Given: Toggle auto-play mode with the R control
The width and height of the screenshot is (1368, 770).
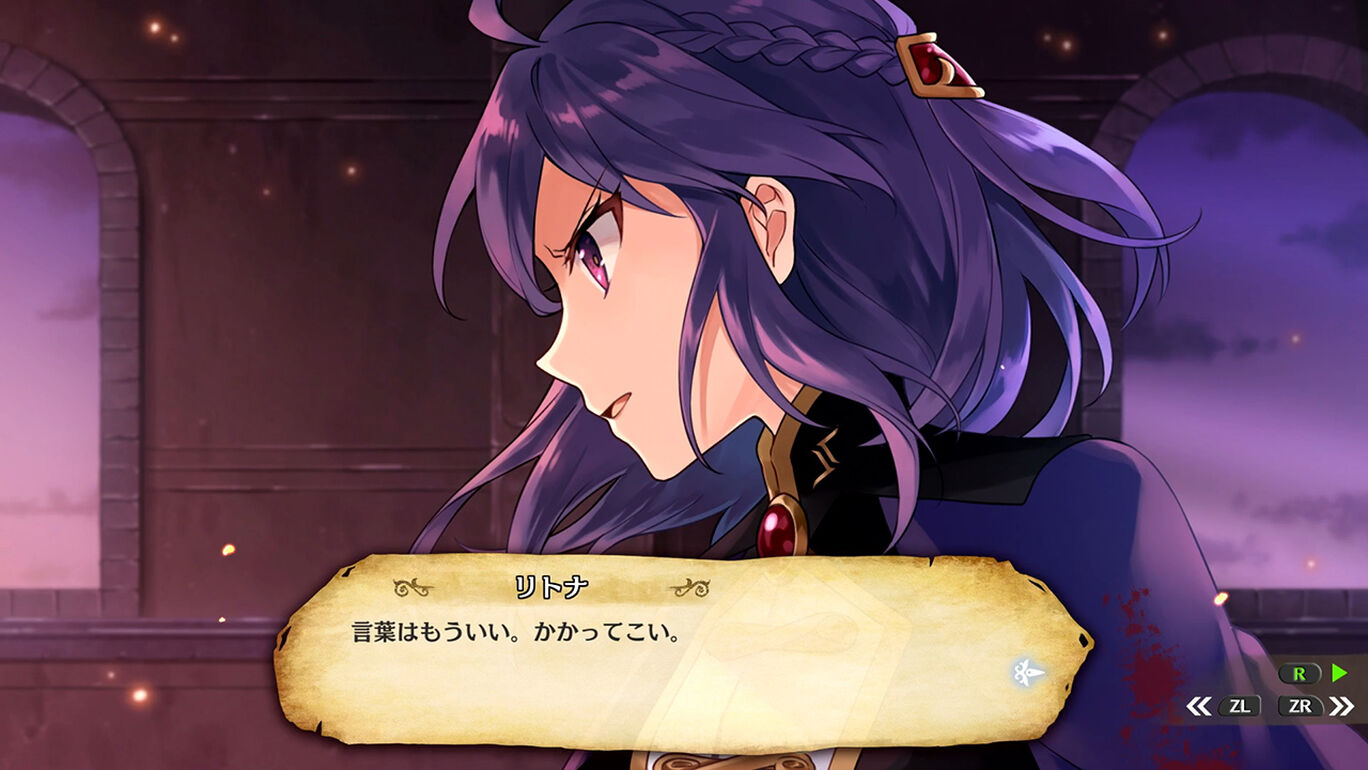Looking at the screenshot, I should (1300, 674).
